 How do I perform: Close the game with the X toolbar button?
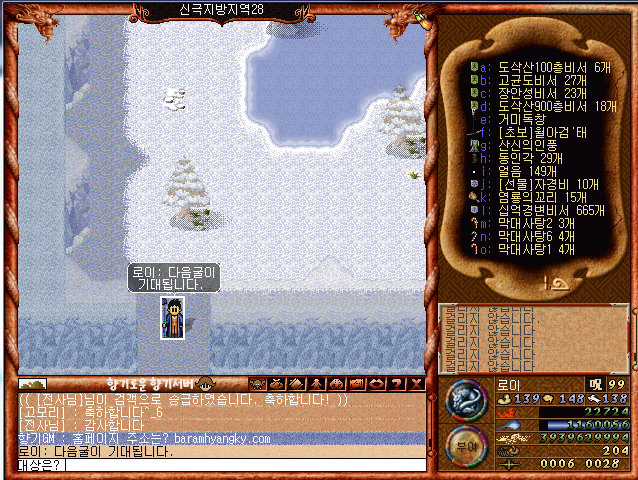click(417, 383)
